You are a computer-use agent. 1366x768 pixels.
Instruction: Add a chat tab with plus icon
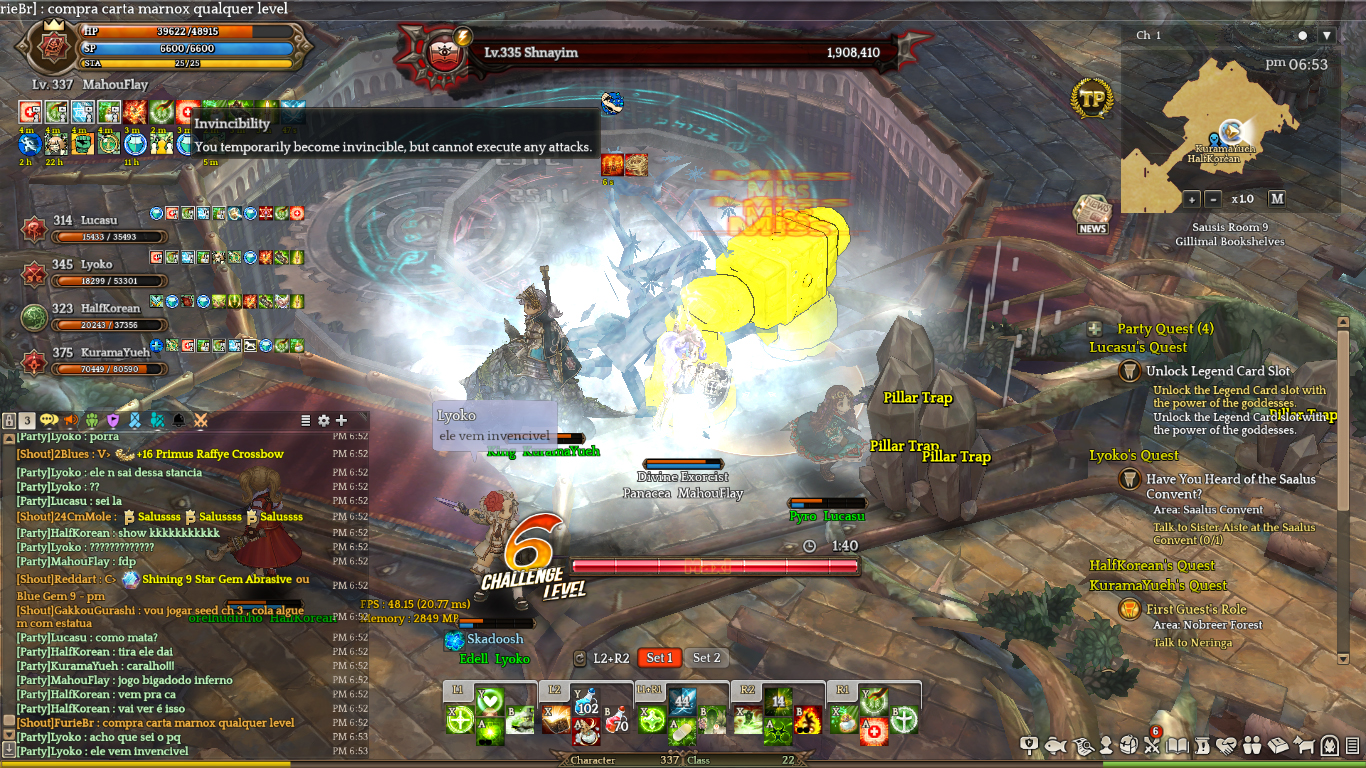click(341, 421)
